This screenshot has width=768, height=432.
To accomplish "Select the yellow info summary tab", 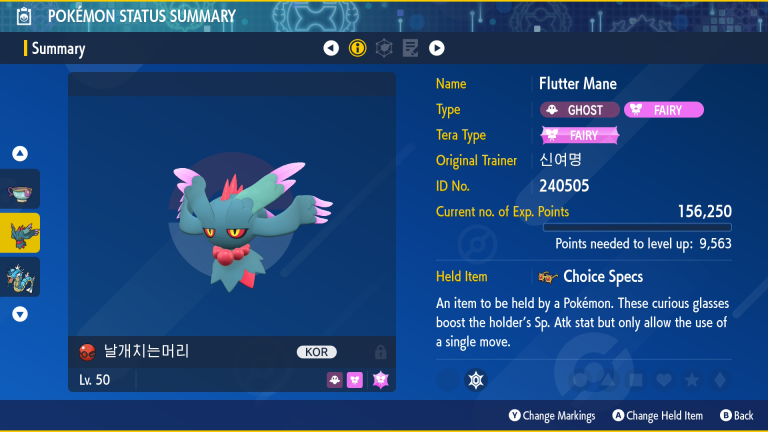I will [357, 48].
